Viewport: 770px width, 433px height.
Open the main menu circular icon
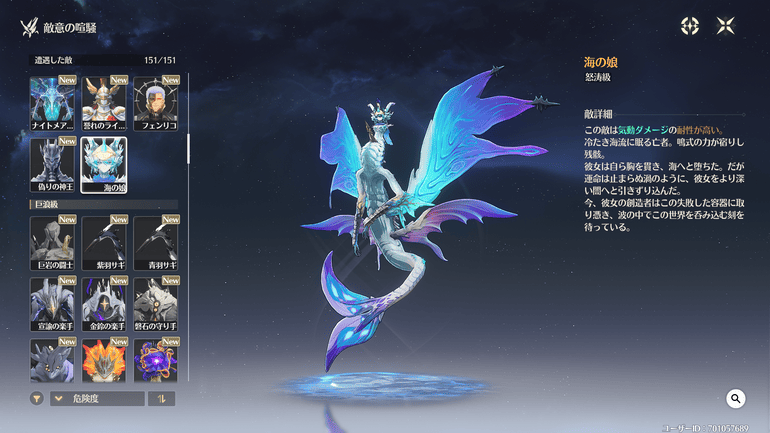(x=690, y=26)
